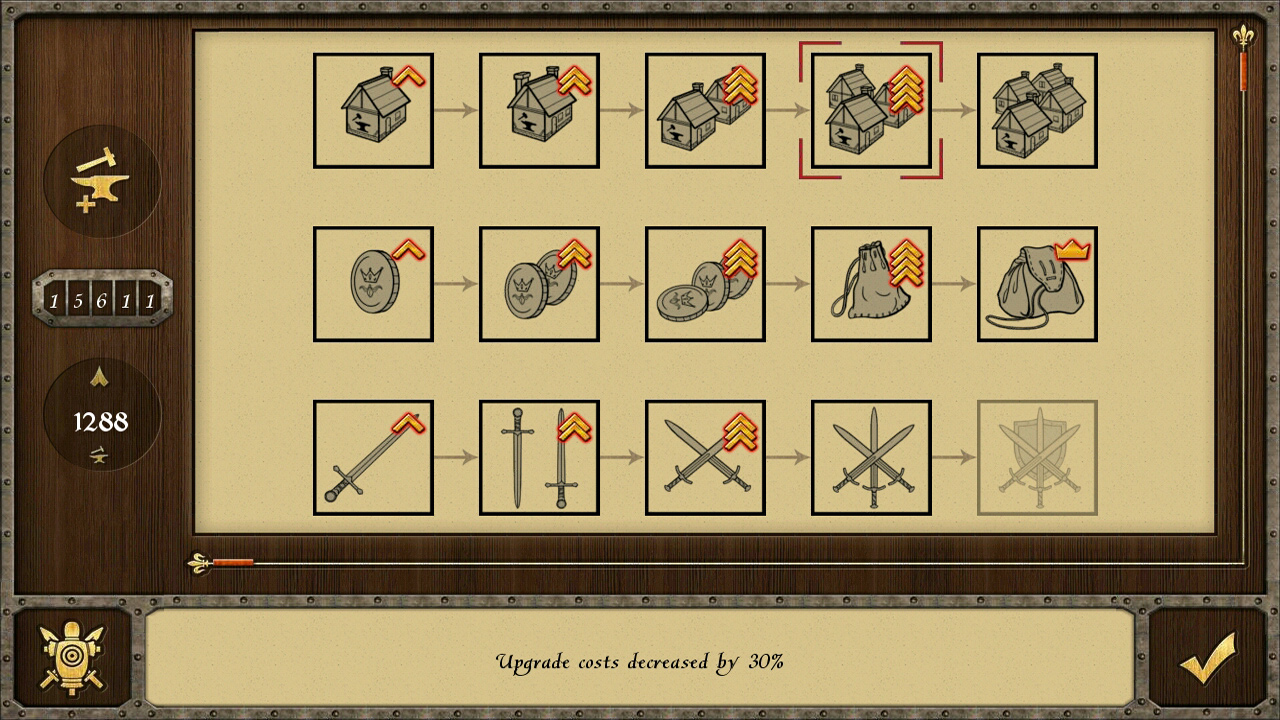Choose the coin pouch upgrade

pos(870,283)
